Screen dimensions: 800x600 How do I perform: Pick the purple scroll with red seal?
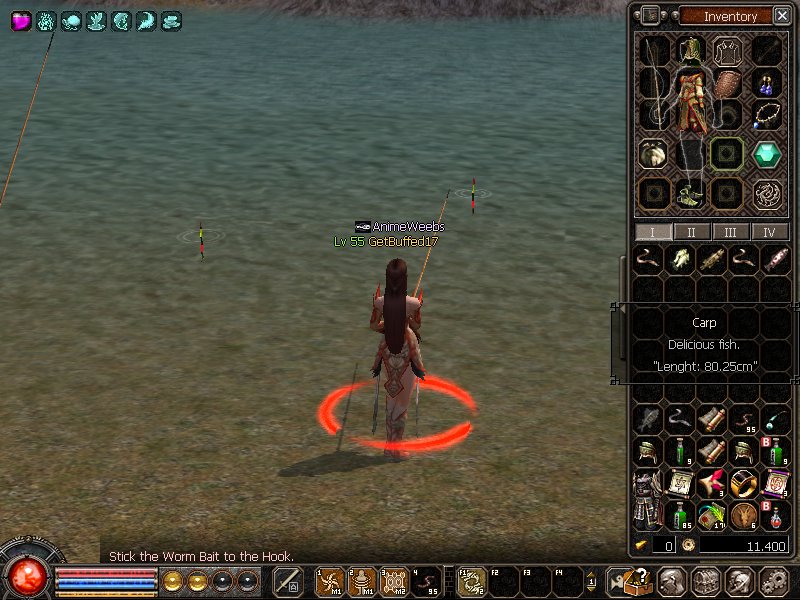[x=775, y=484]
